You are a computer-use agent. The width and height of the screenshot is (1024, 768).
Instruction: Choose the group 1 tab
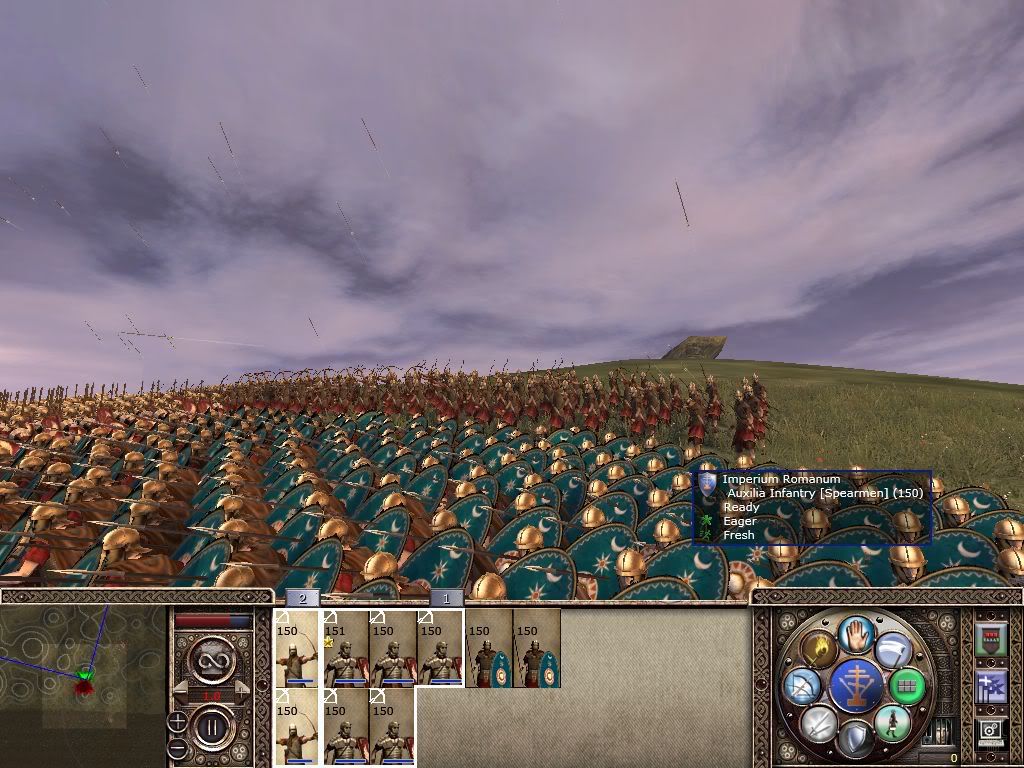446,598
